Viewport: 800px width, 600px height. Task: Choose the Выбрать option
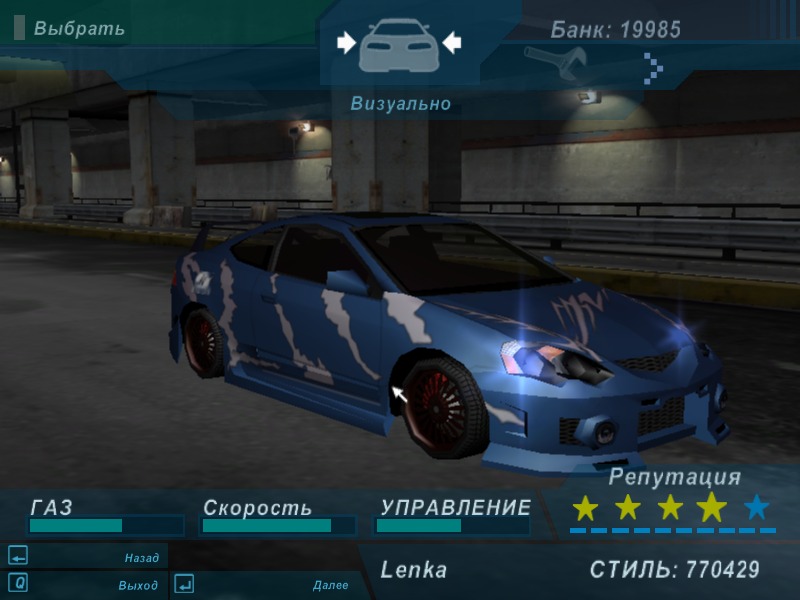tap(78, 28)
